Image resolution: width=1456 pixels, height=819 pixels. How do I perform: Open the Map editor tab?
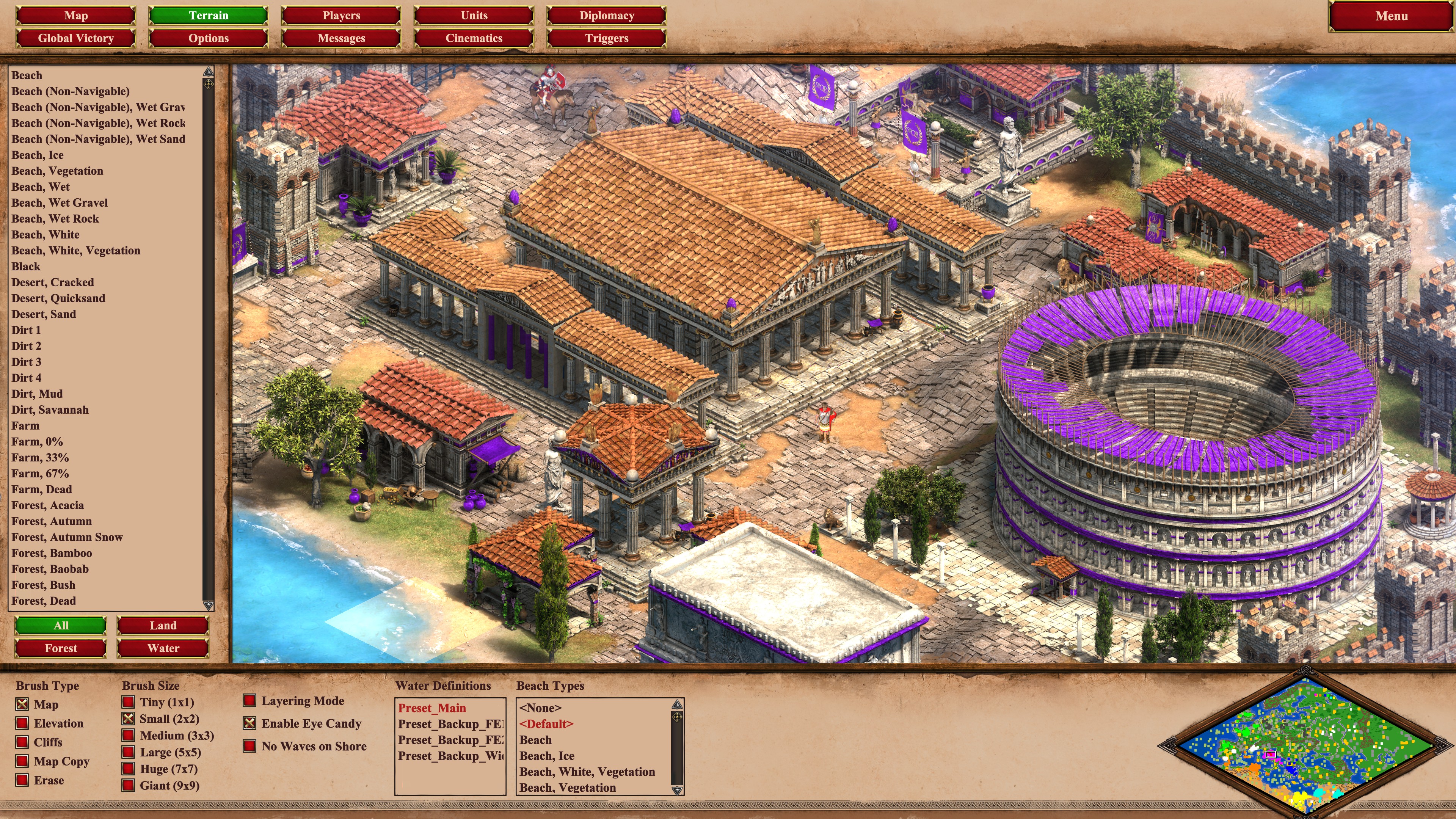point(76,16)
